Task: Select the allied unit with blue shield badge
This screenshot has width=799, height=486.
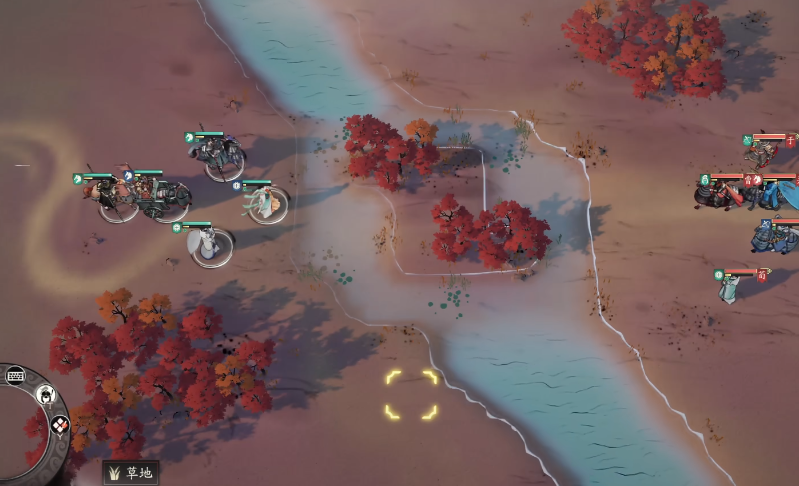Action: pos(264,204)
